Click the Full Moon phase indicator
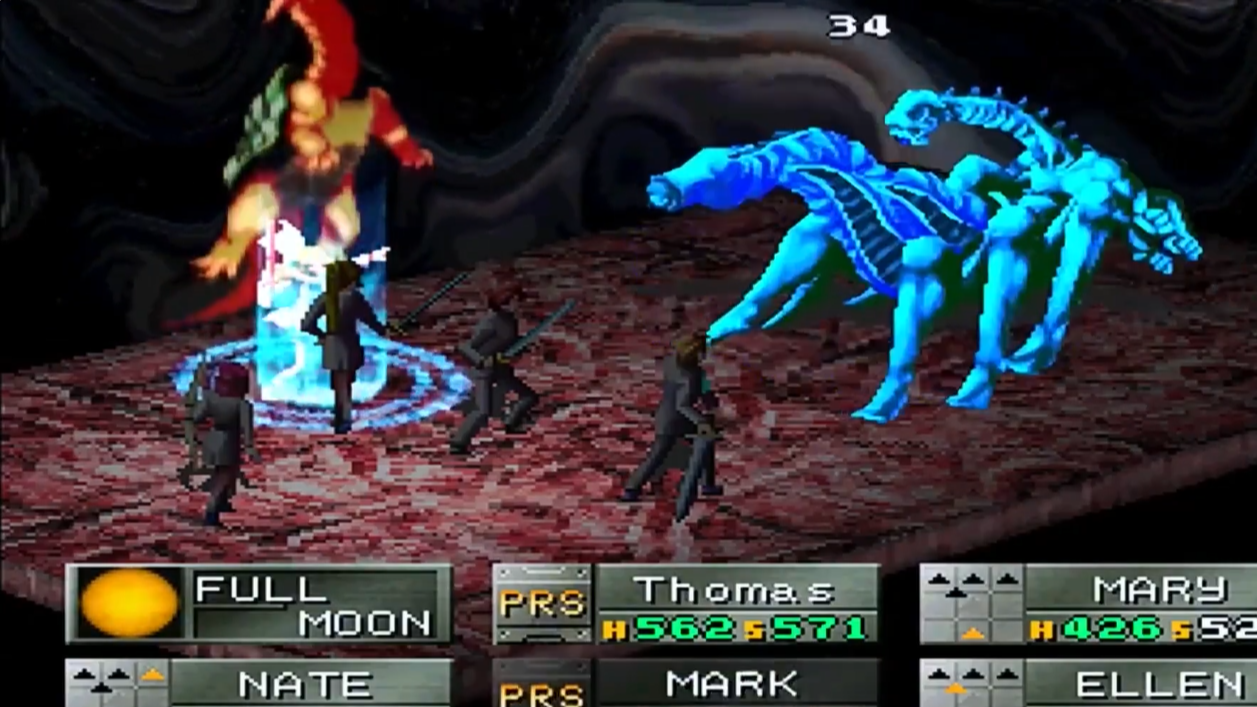 click(x=129, y=603)
